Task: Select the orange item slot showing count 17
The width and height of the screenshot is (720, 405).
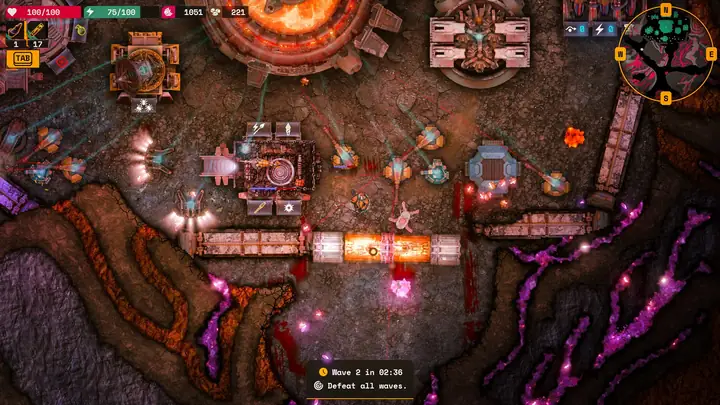Action: click(37, 31)
